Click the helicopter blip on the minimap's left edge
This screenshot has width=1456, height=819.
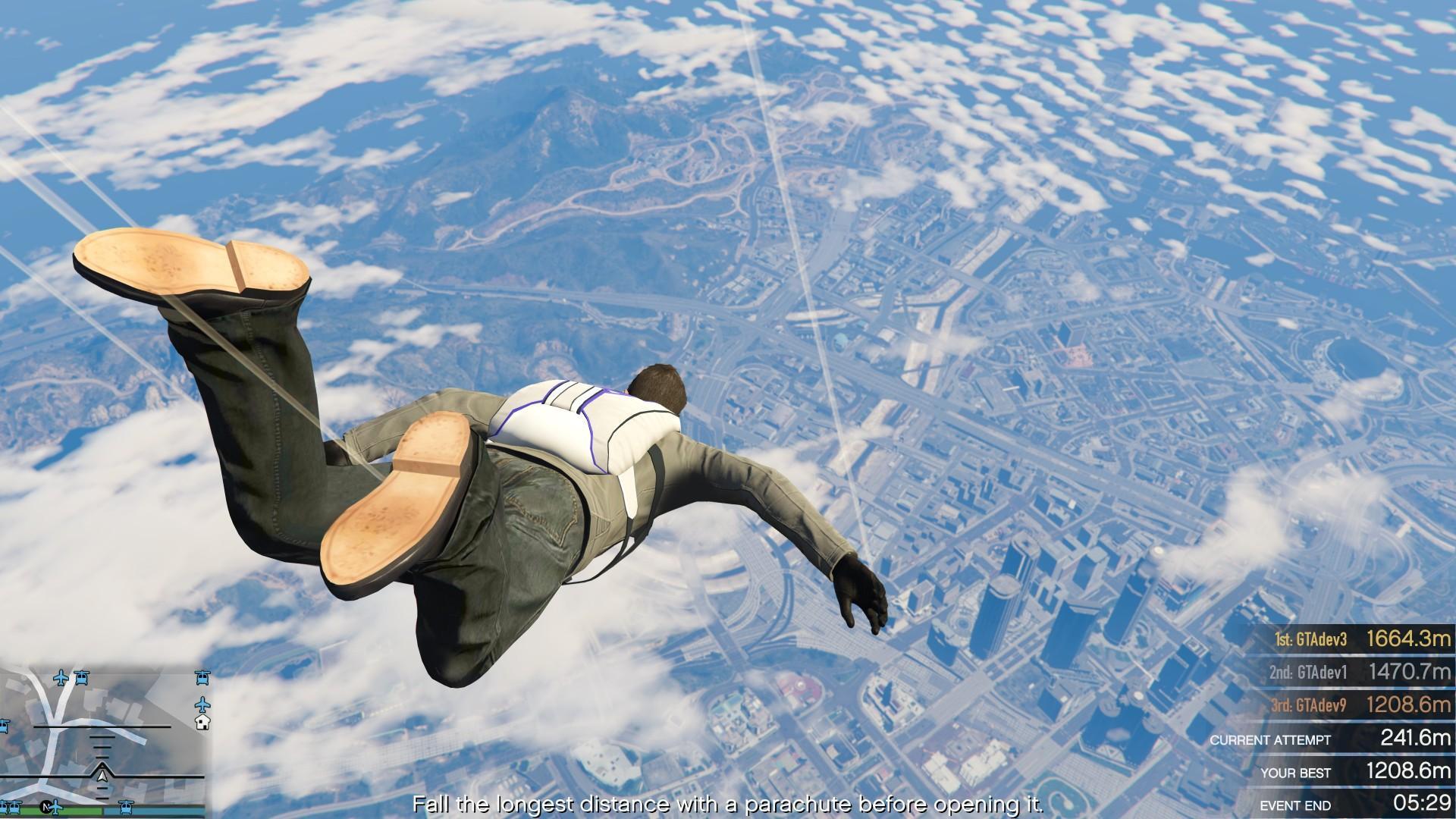(x=4, y=725)
